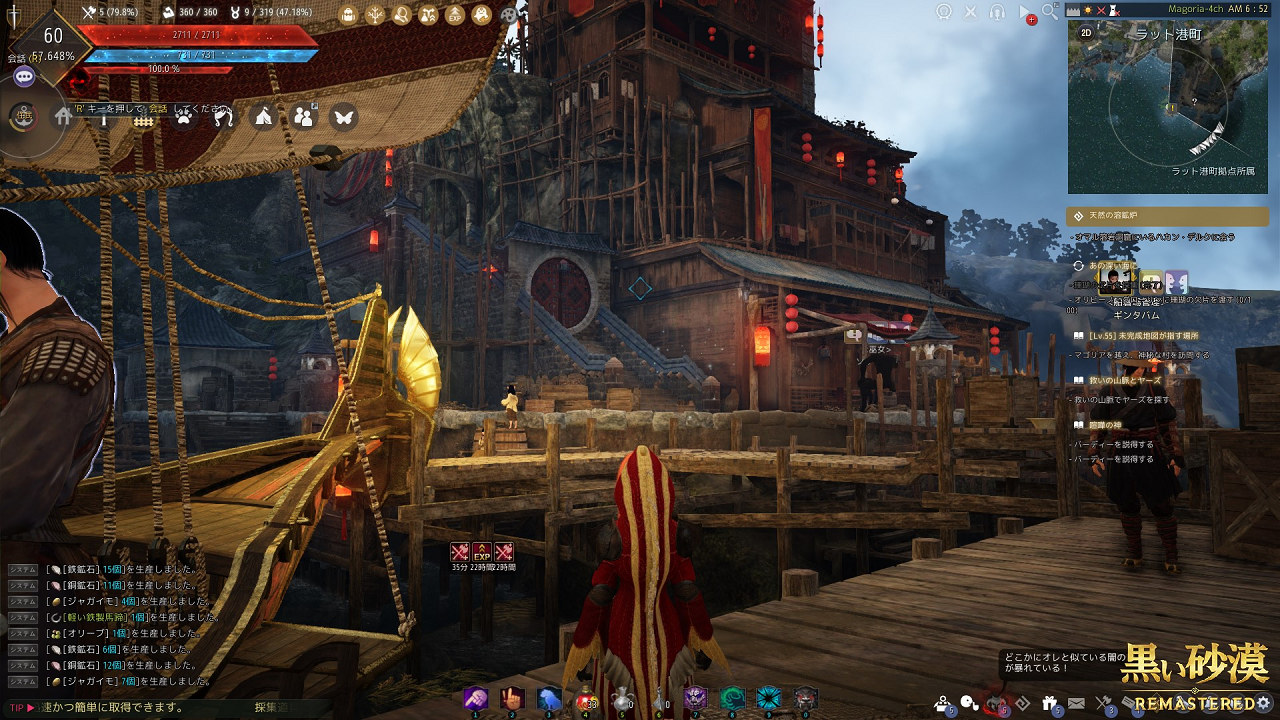The image size is (1280, 720).
Task: Click the house residence icon
Action: (64, 117)
